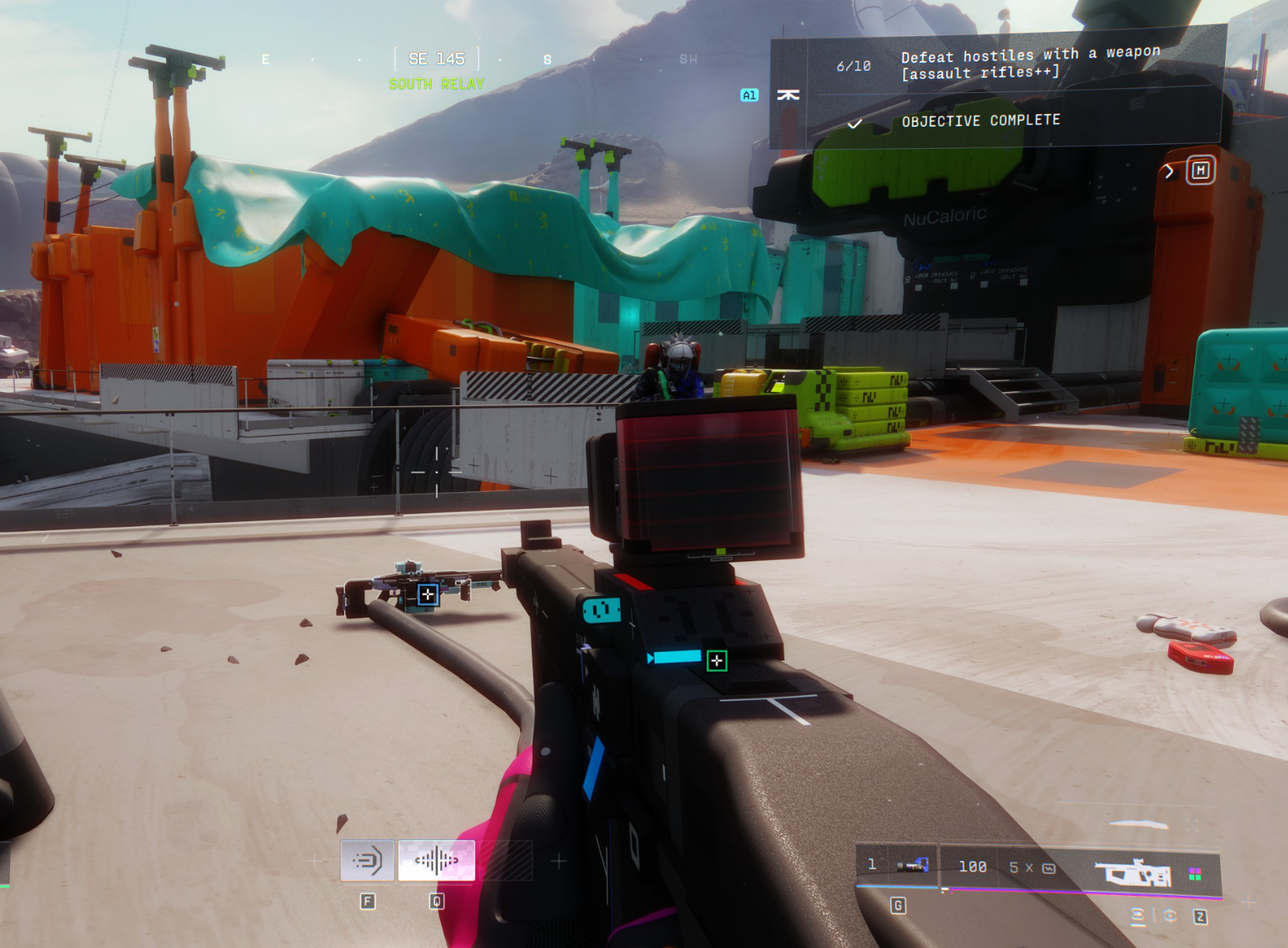
Task: Click the OBJECTIVE COMPLETE row
Action: click(x=980, y=120)
